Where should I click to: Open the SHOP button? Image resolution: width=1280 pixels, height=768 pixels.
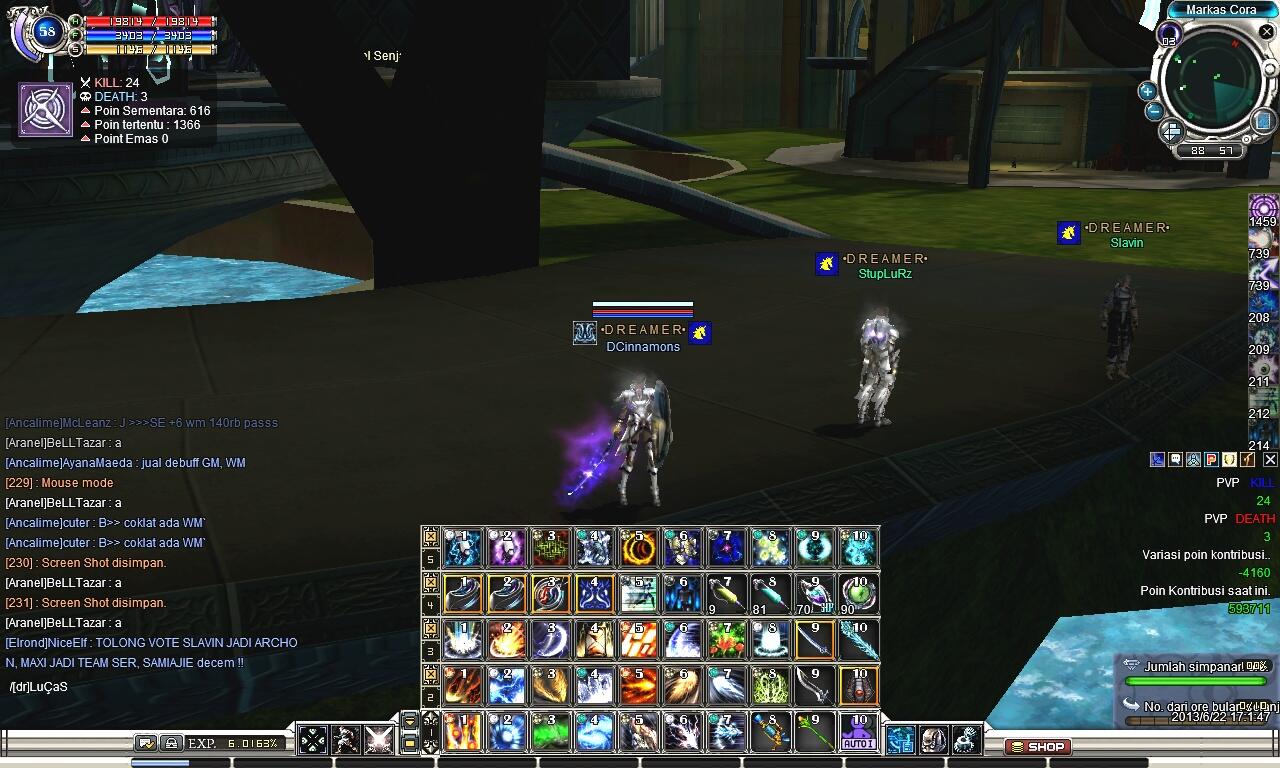point(1037,746)
